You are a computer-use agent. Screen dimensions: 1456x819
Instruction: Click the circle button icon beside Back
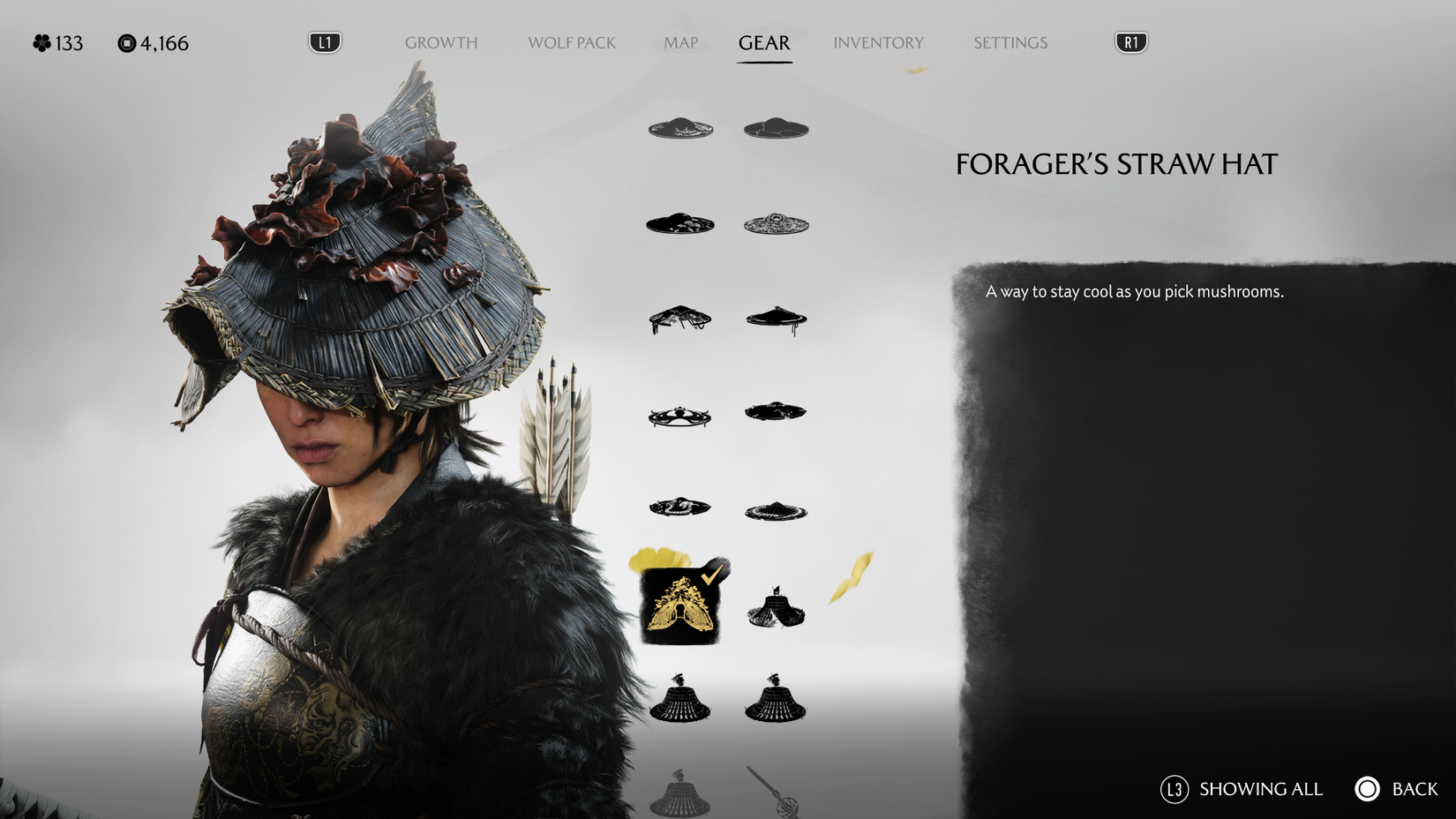(1367, 789)
